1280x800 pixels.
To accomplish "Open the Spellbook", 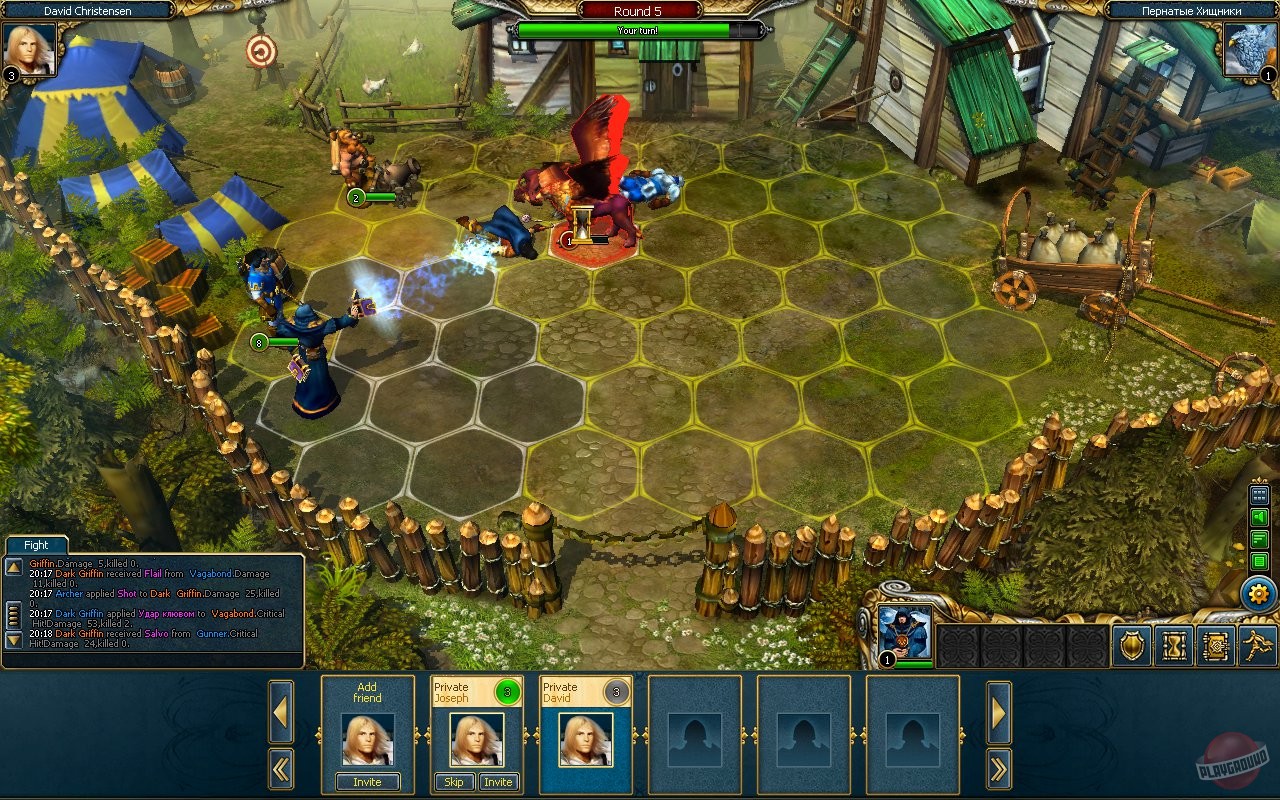I will pos(1216,645).
